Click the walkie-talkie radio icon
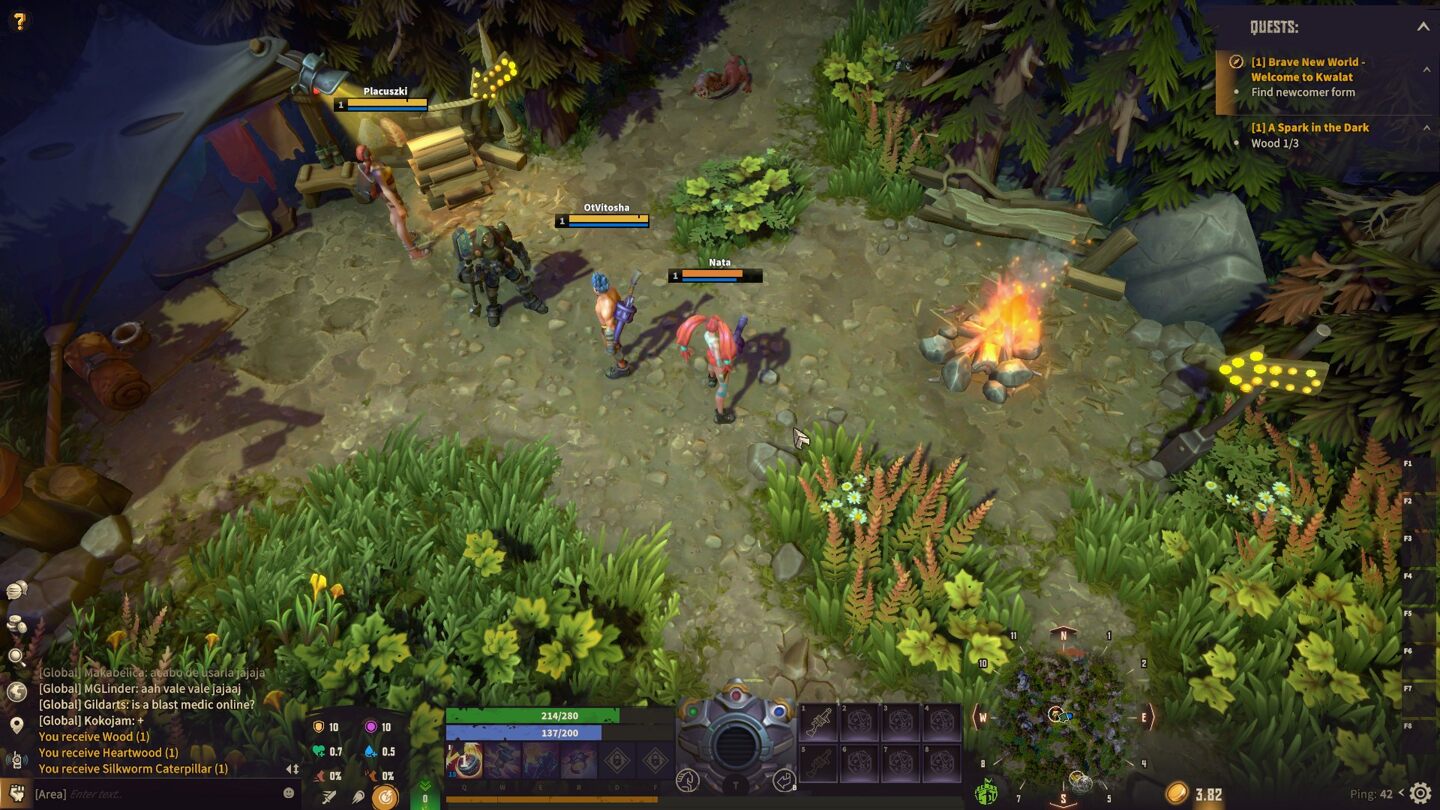The width and height of the screenshot is (1440, 810). (x=16, y=759)
